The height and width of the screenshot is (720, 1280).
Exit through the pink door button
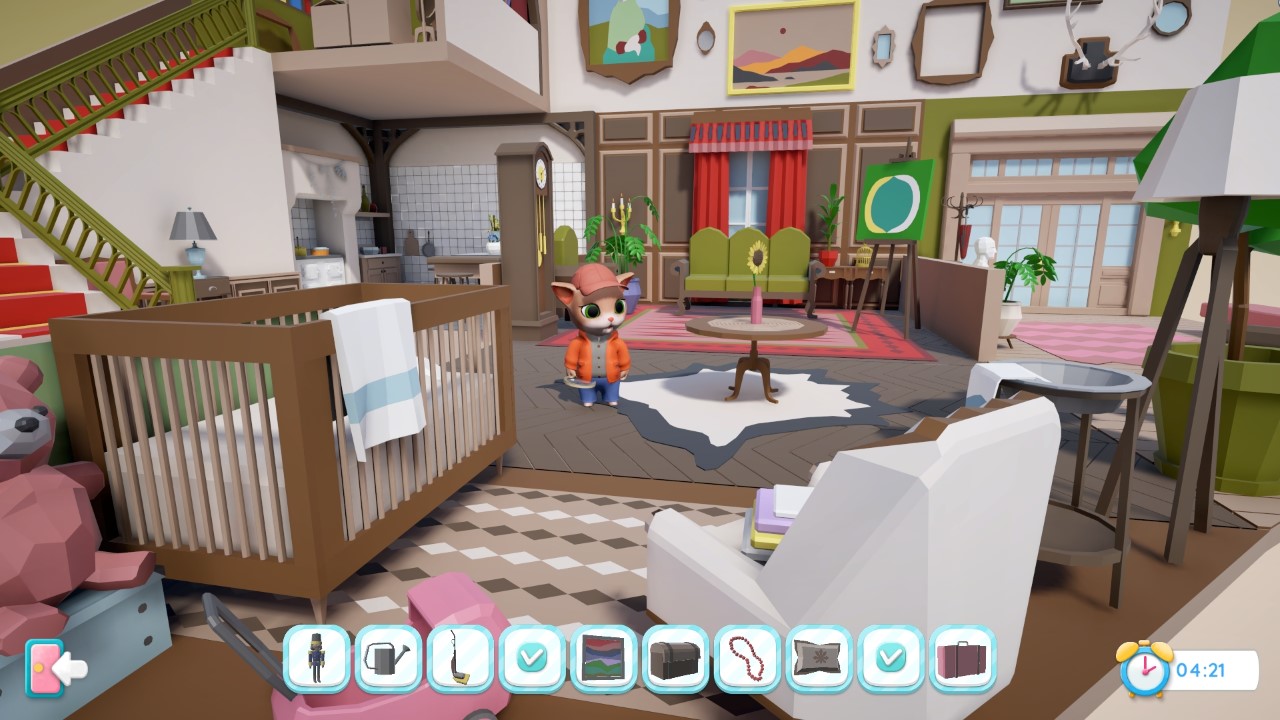(42, 665)
